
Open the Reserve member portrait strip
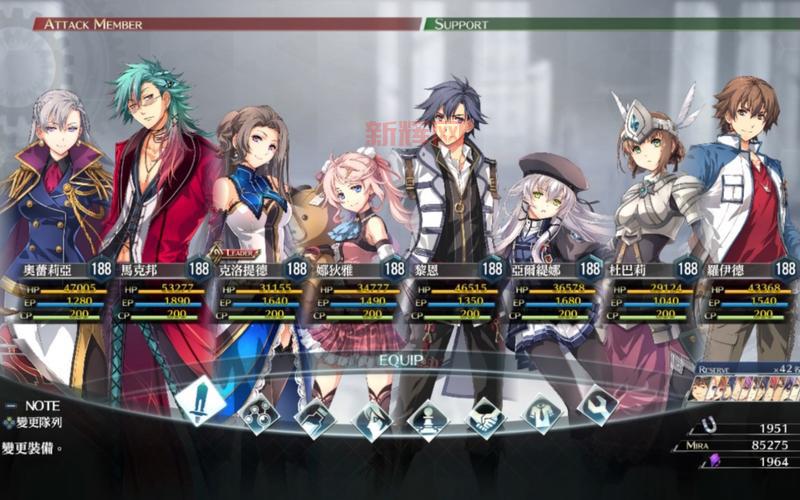coord(745,387)
